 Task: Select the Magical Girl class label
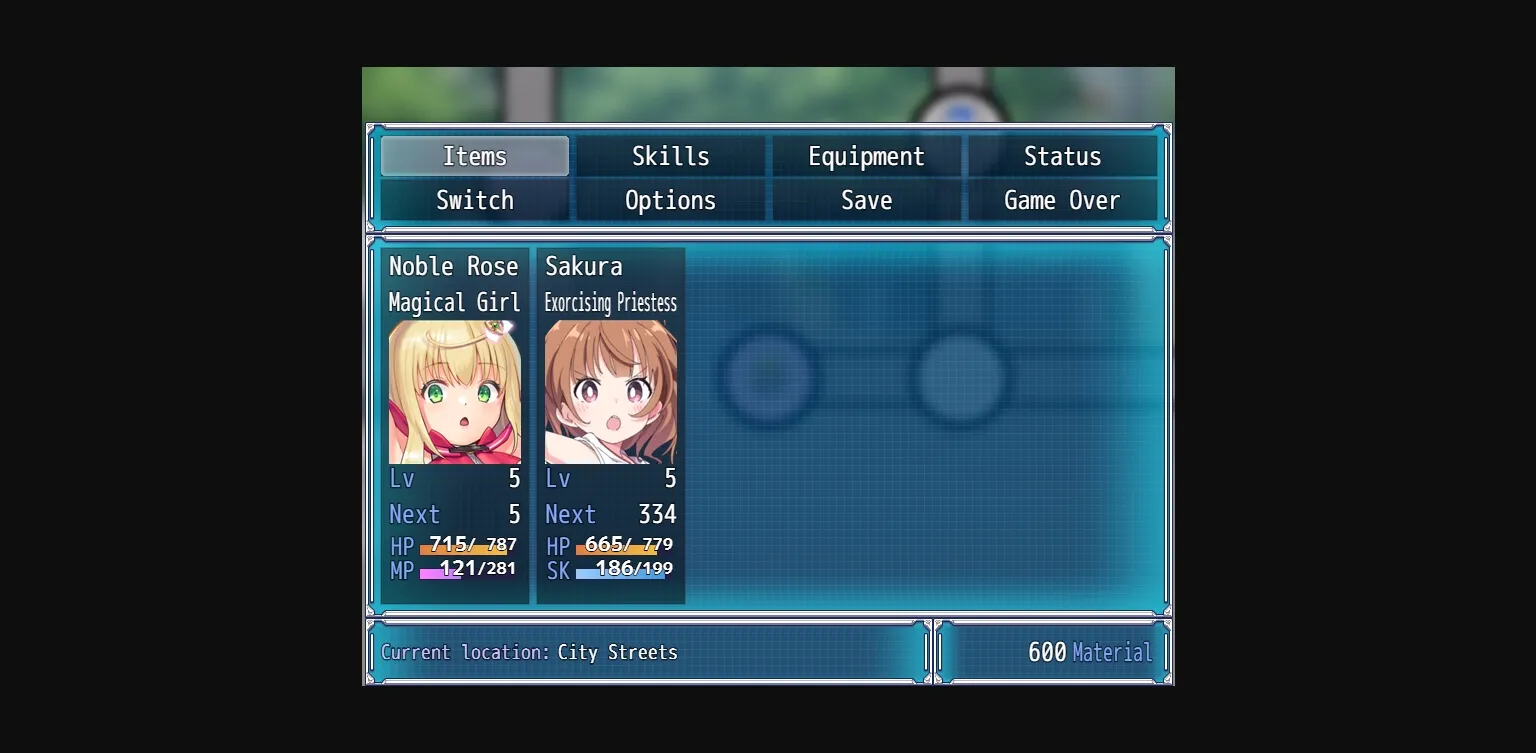pos(455,303)
